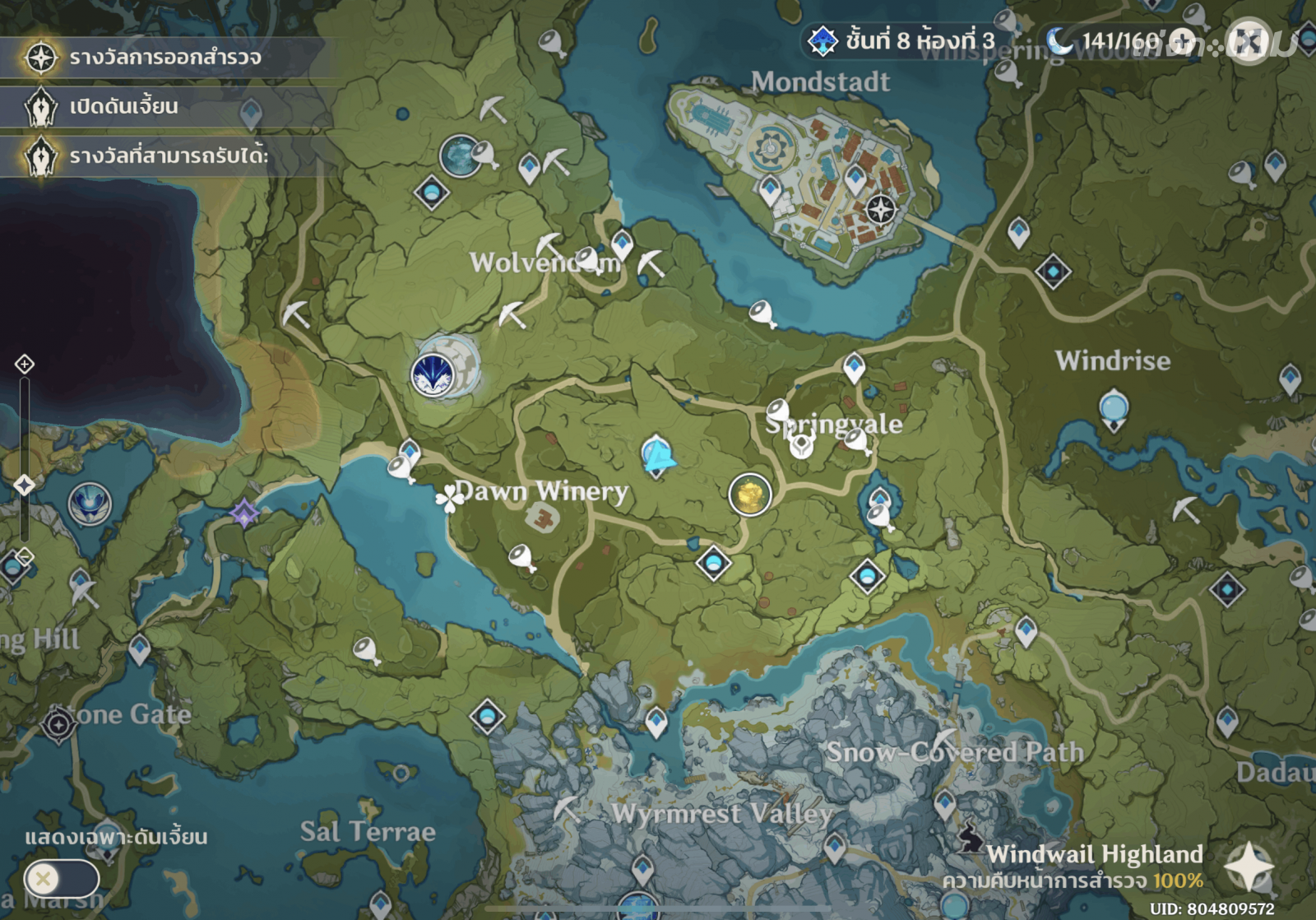This screenshot has height=920, width=1316.
Task: Add Original Resin with the plus button
Action: click(1182, 40)
